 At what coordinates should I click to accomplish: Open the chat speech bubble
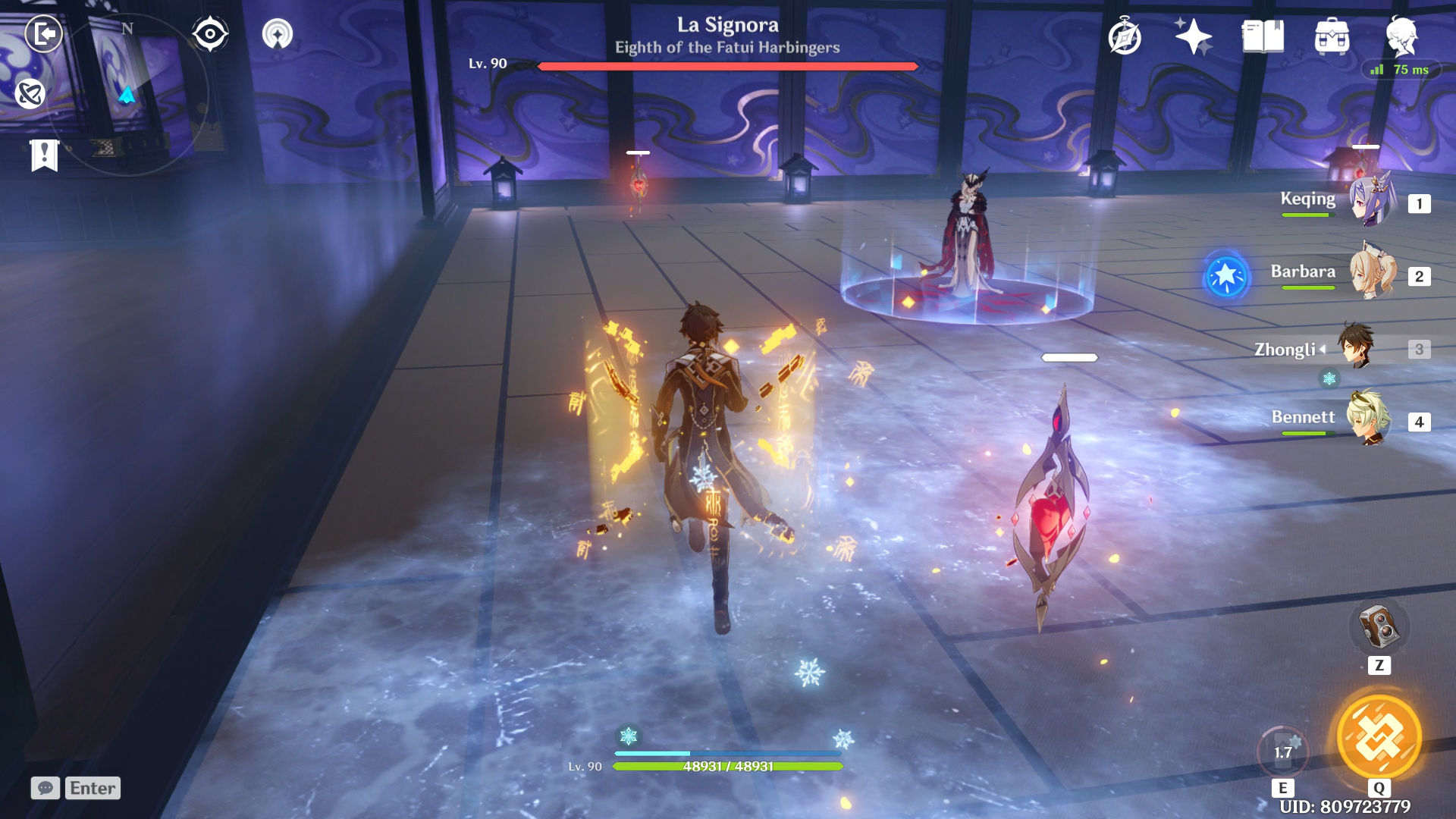(45, 788)
